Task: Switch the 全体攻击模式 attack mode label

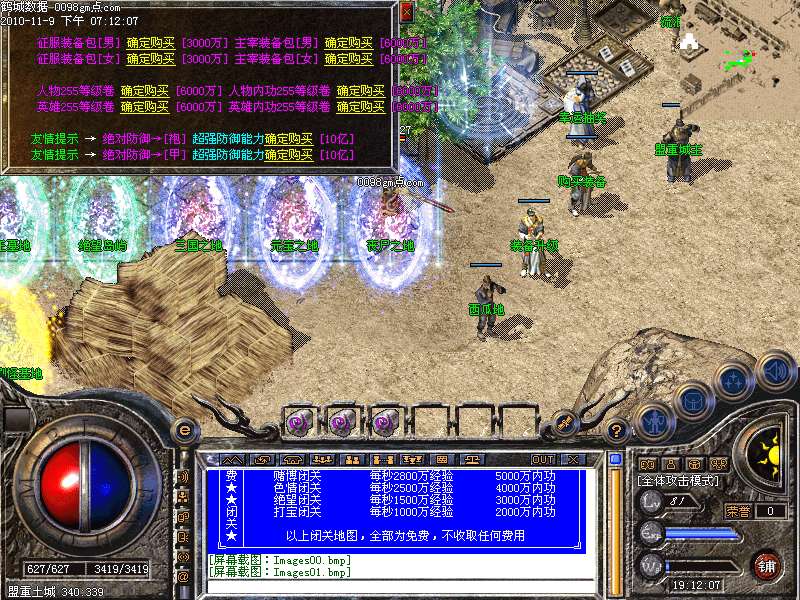Action: tap(678, 482)
